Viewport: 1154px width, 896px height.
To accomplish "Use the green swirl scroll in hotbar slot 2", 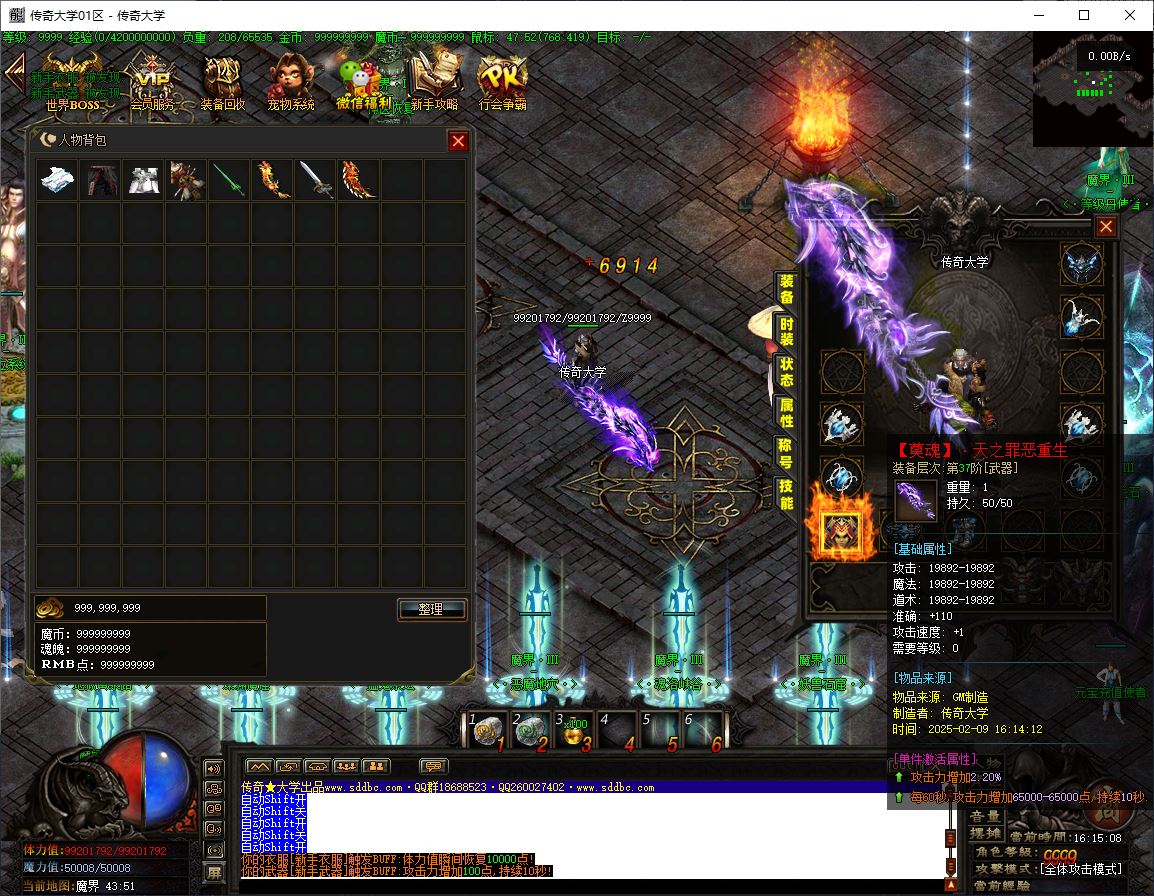I will 530,732.
